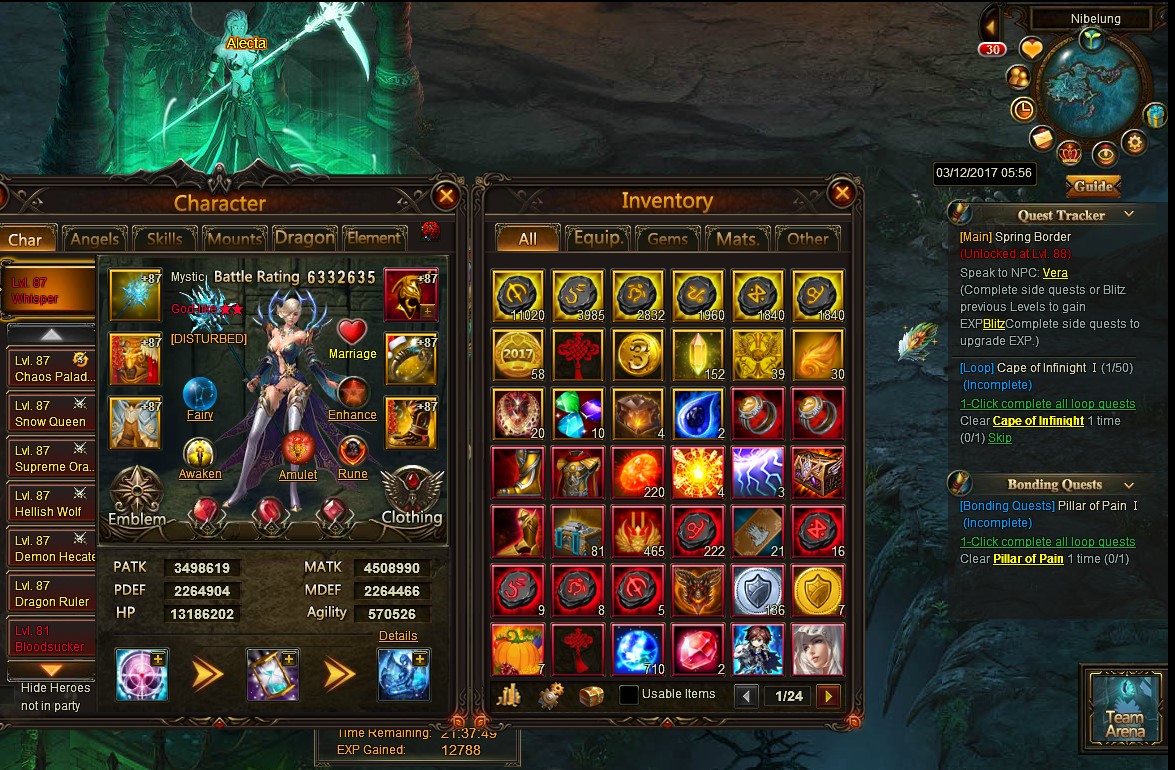This screenshot has width=1175, height=770.
Task: Select the pumpkin item in inventory
Action: click(x=518, y=649)
